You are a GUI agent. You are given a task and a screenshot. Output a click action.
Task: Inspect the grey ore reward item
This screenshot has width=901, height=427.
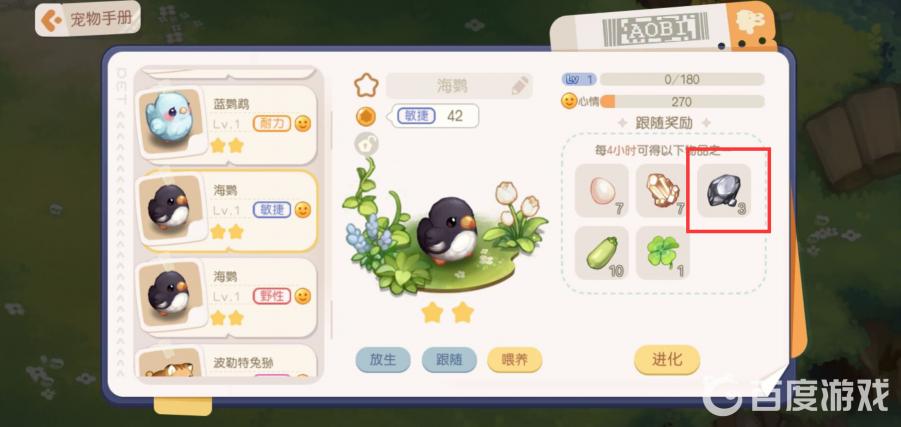click(724, 190)
